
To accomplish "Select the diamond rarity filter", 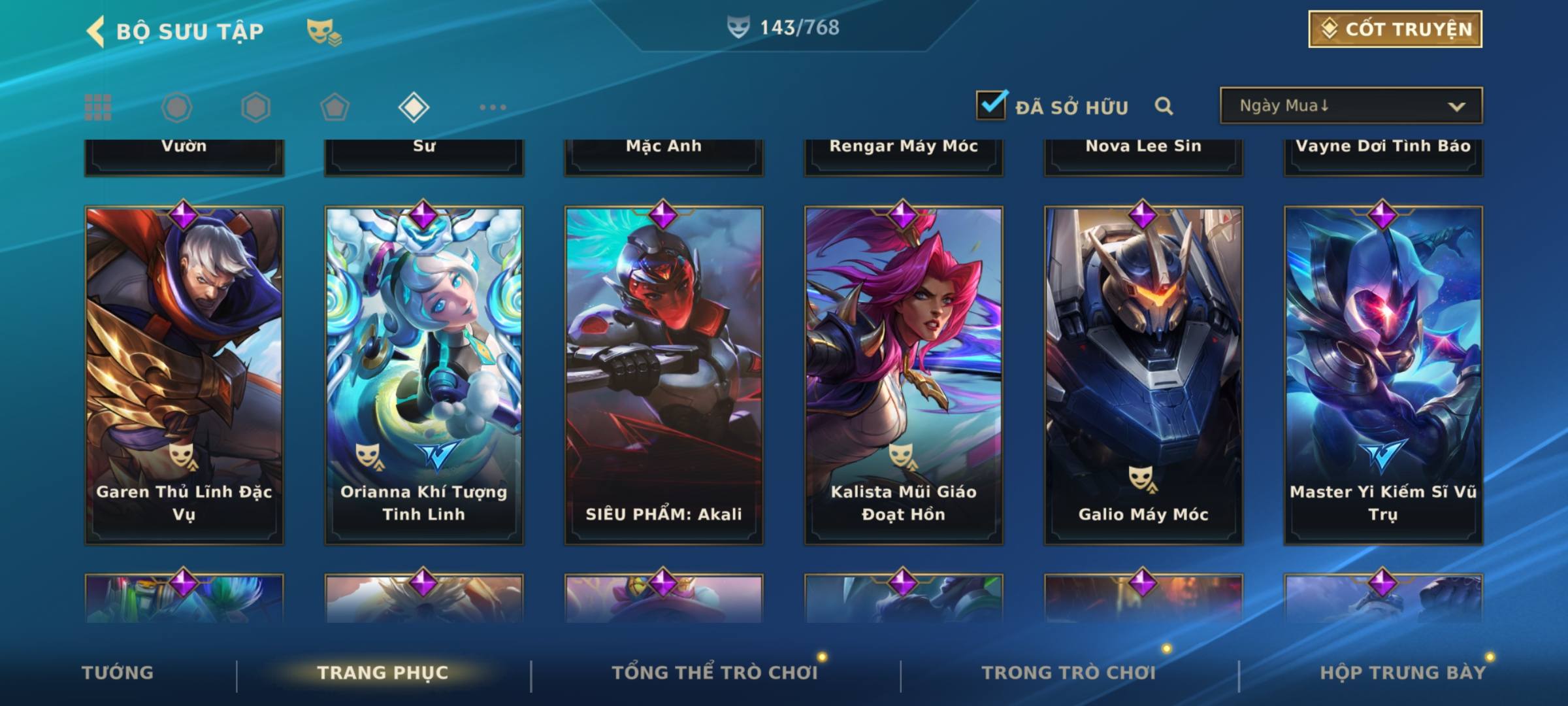I will coord(414,107).
